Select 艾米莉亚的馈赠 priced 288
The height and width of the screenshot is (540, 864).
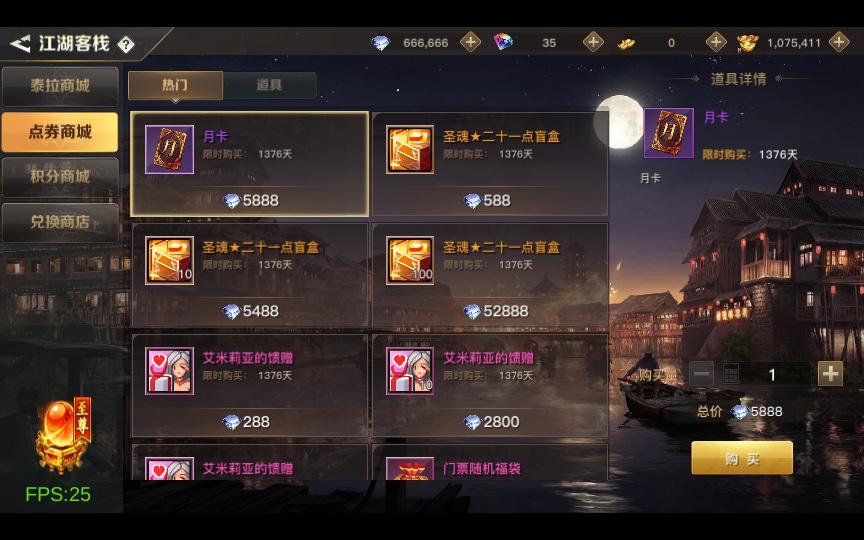[x=250, y=386]
